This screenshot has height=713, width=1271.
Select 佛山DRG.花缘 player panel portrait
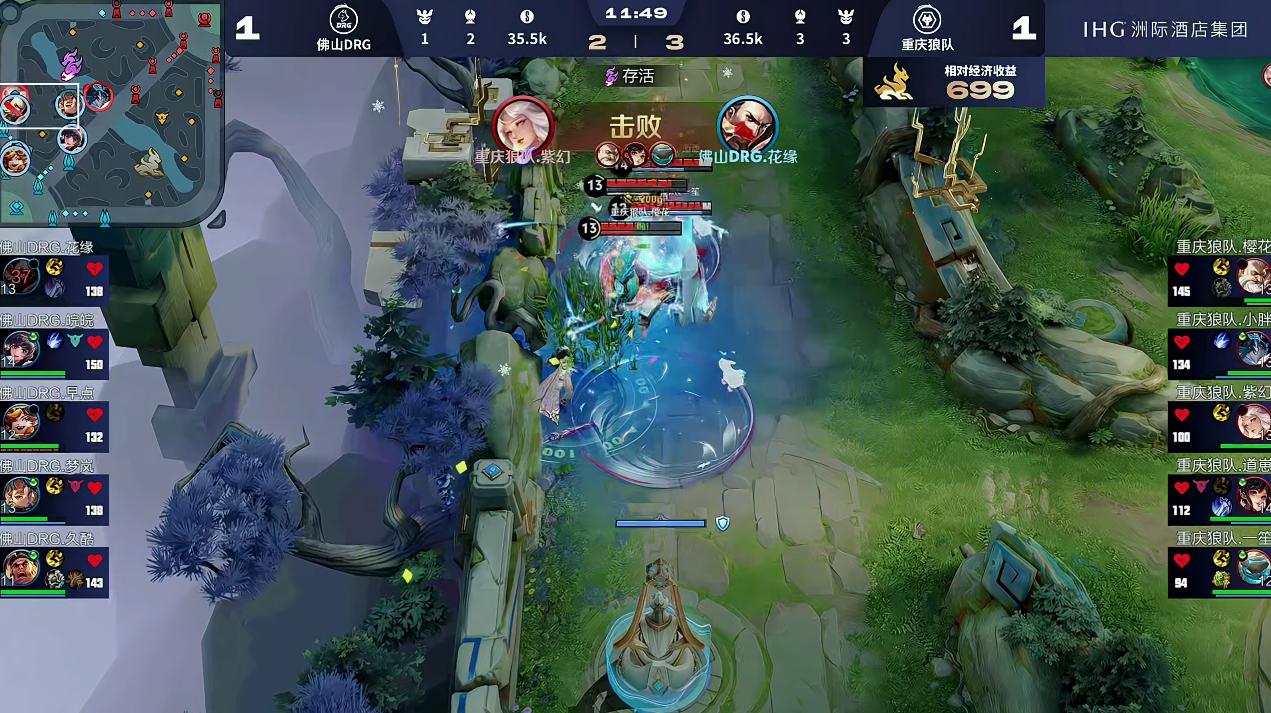(21, 277)
